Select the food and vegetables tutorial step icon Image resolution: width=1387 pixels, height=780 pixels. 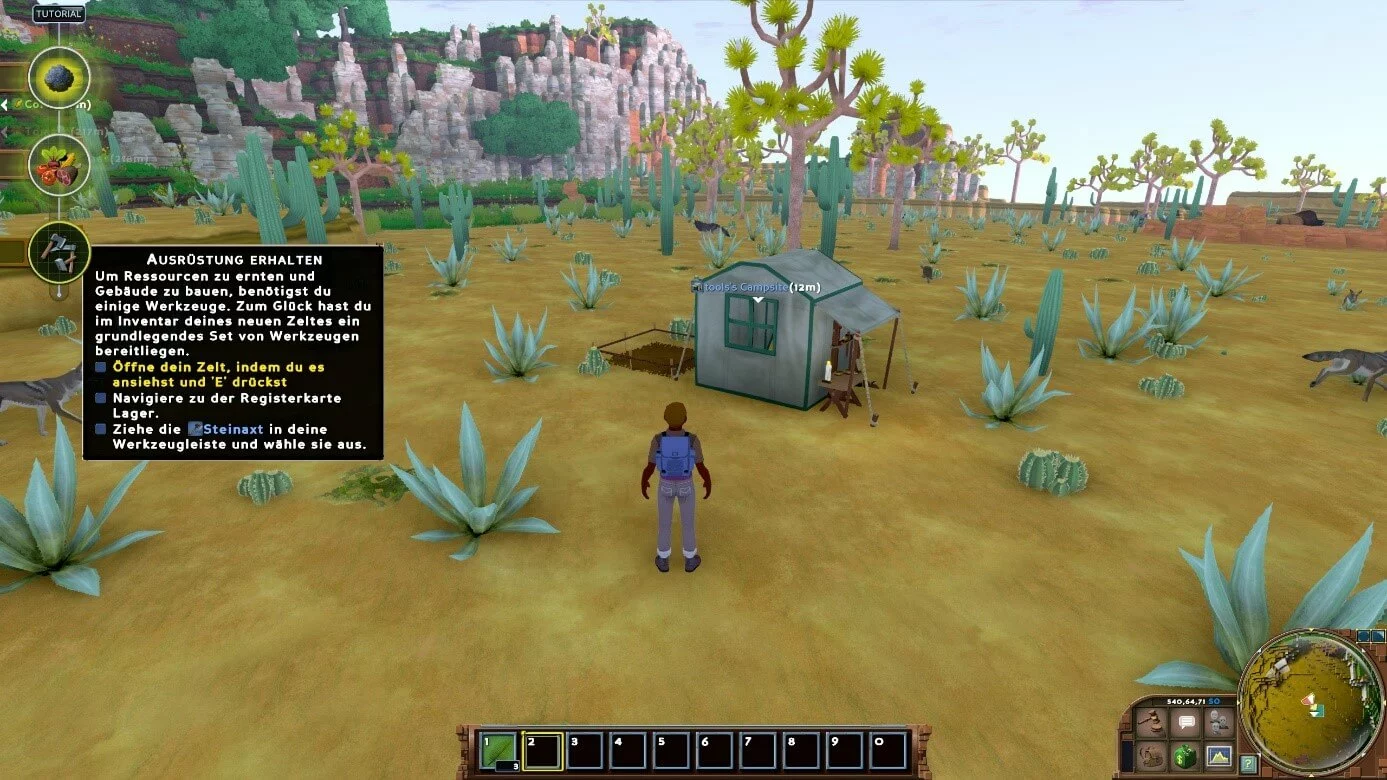pos(59,166)
